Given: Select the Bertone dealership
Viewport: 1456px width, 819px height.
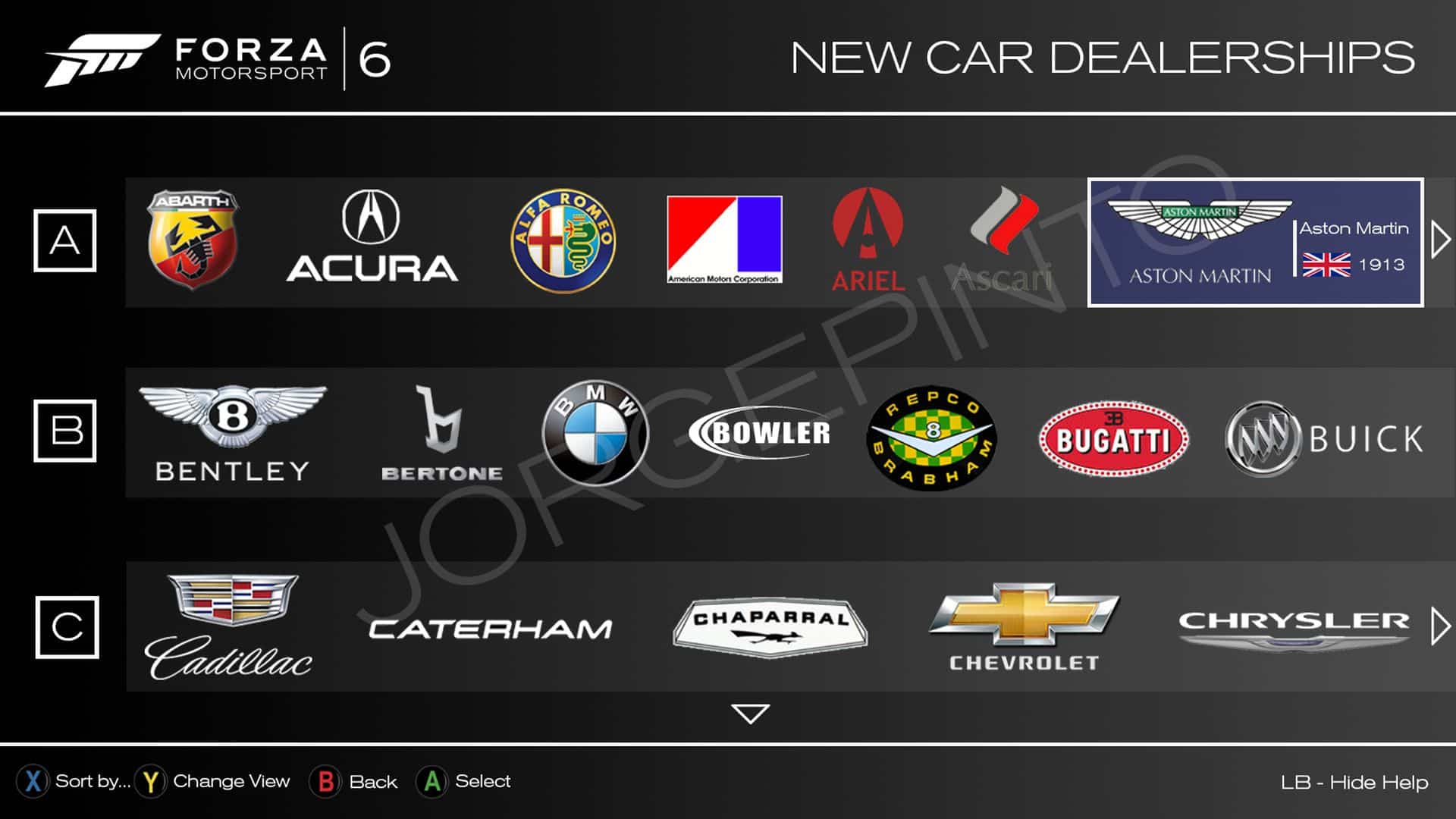Looking at the screenshot, I should (x=441, y=434).
